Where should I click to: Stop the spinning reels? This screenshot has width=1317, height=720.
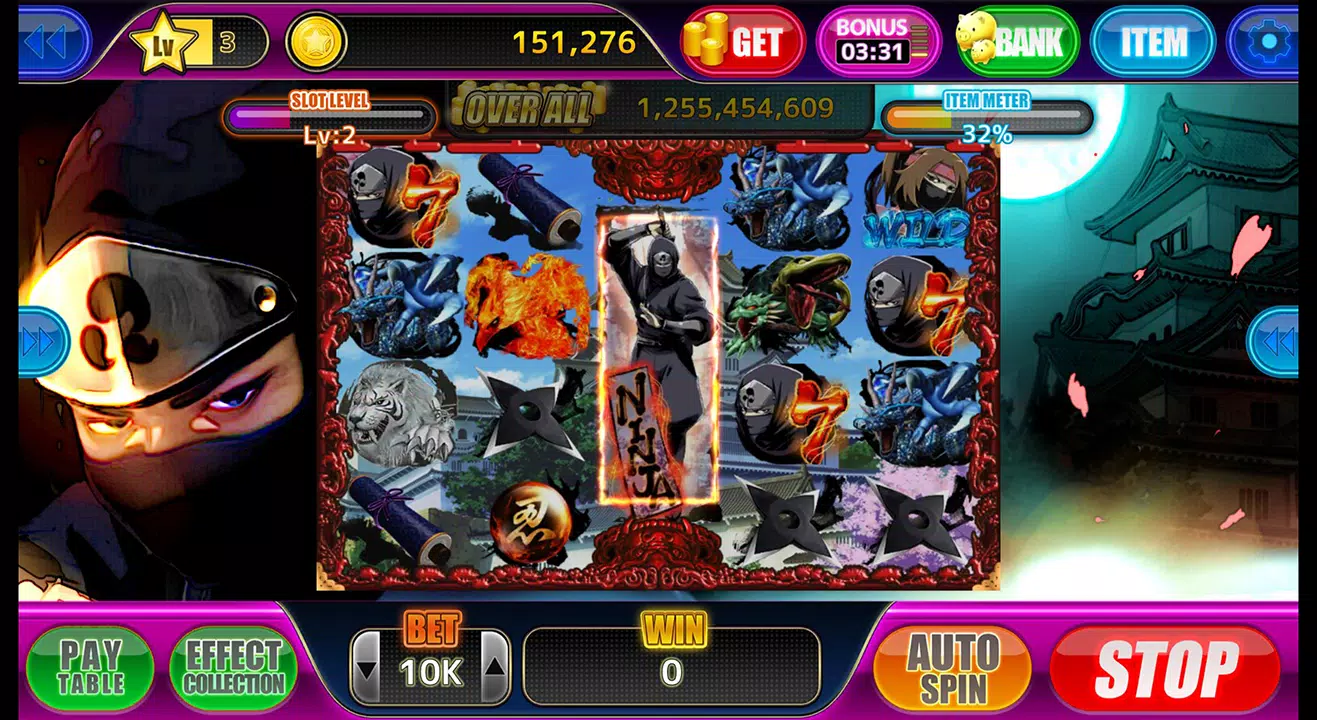tap(1165, 668)
